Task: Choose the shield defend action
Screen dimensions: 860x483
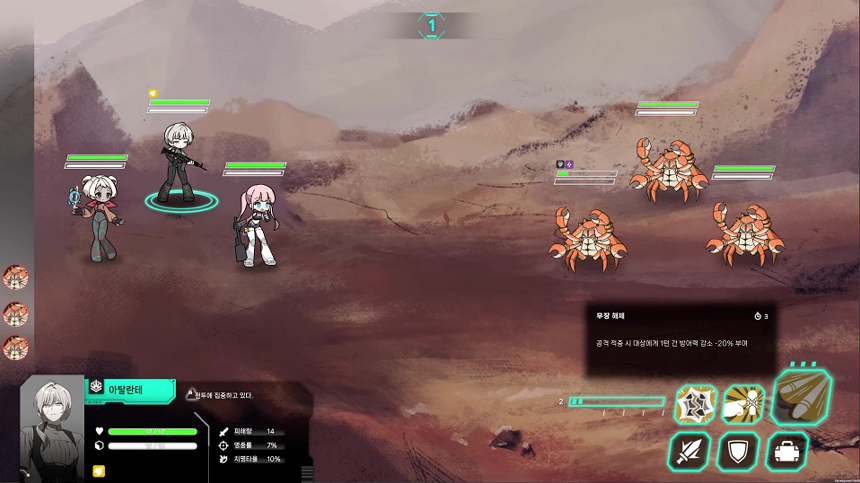Action: (x=738, y=451)
